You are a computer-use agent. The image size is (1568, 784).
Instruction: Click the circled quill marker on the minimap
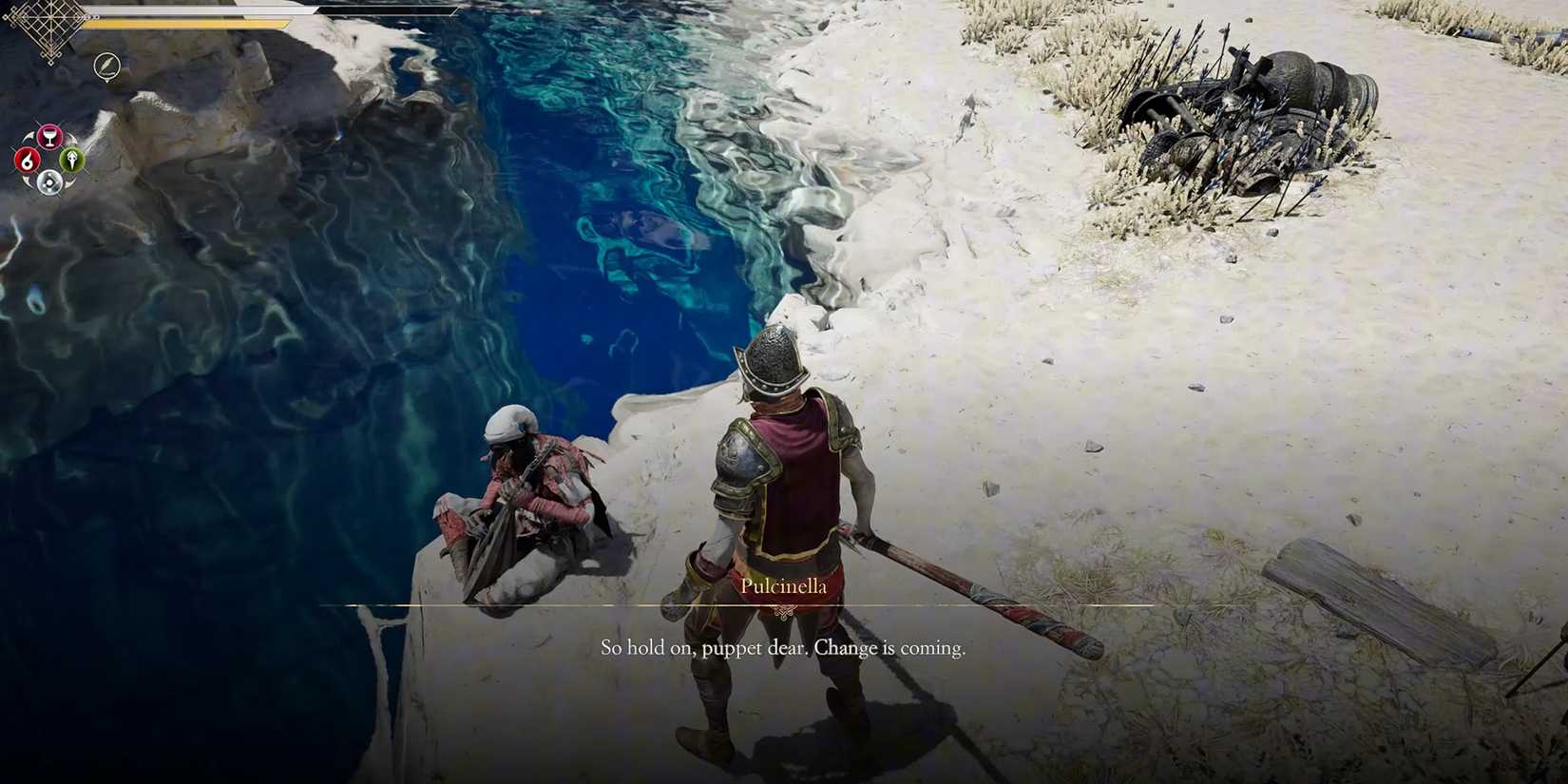(107, 67)
